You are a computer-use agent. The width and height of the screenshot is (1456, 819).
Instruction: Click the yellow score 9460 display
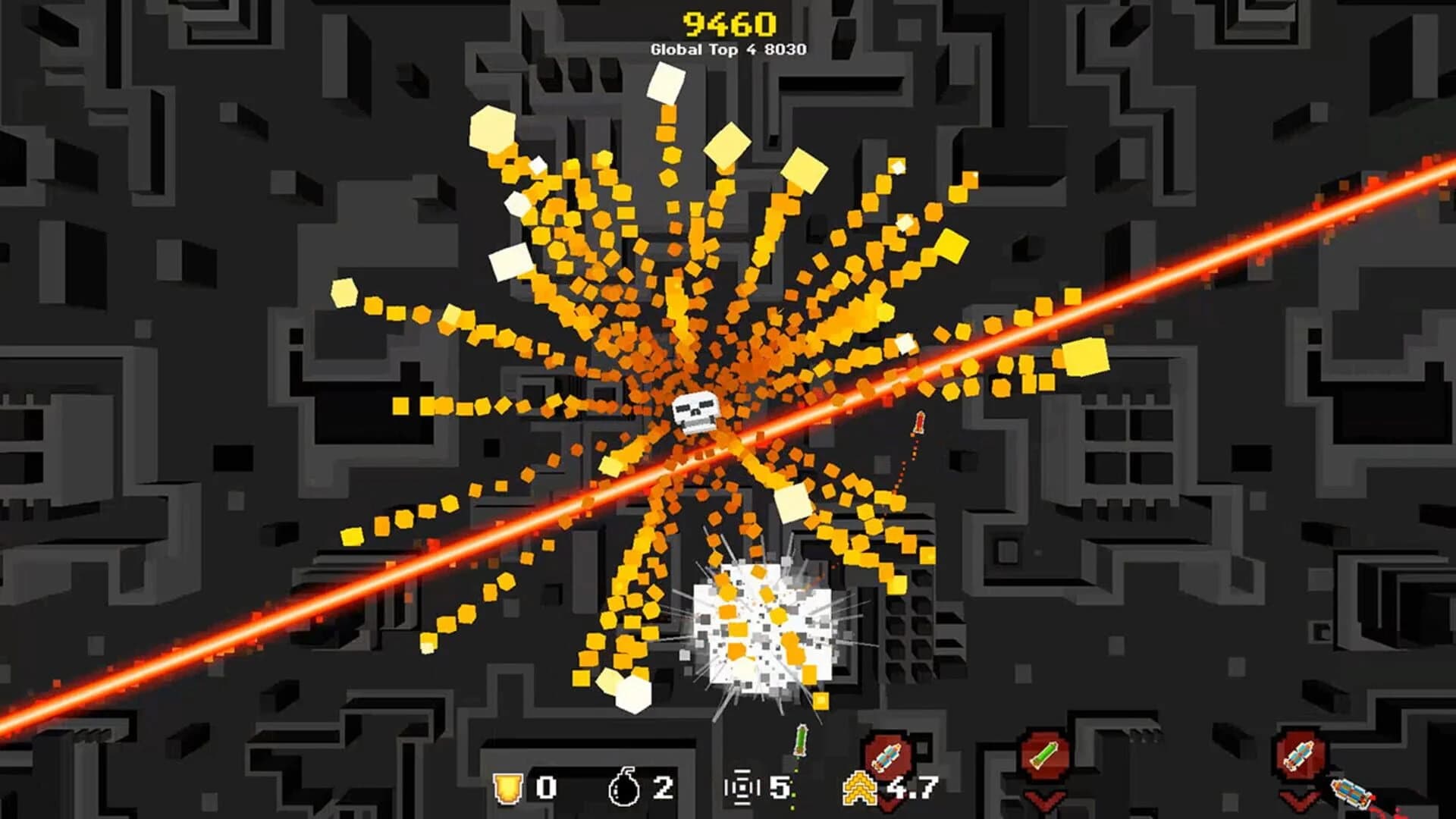(728, 23)
